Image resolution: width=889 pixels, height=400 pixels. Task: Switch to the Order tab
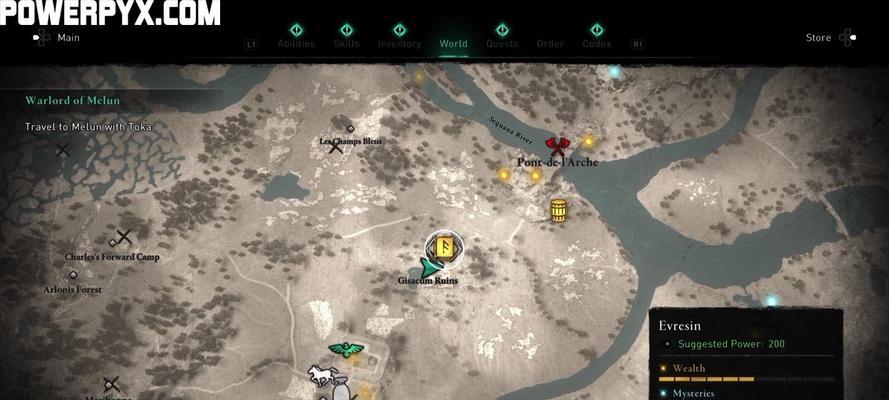coord(550,43)
